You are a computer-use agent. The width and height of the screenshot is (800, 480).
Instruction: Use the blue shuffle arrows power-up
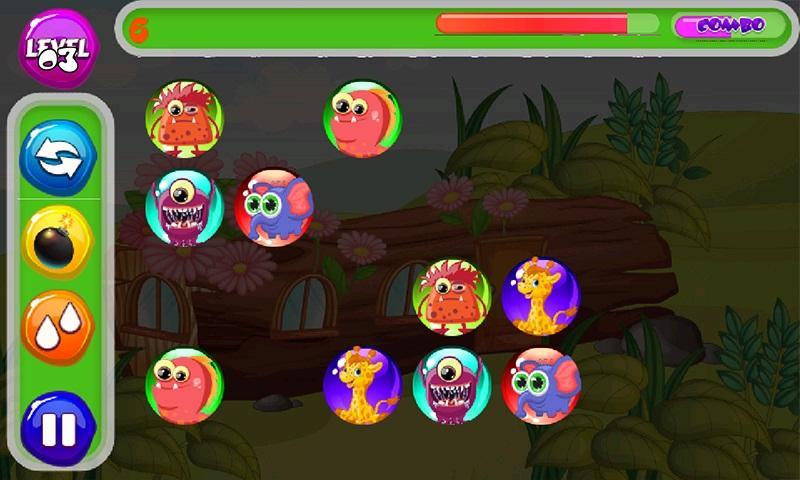(58, 157)
